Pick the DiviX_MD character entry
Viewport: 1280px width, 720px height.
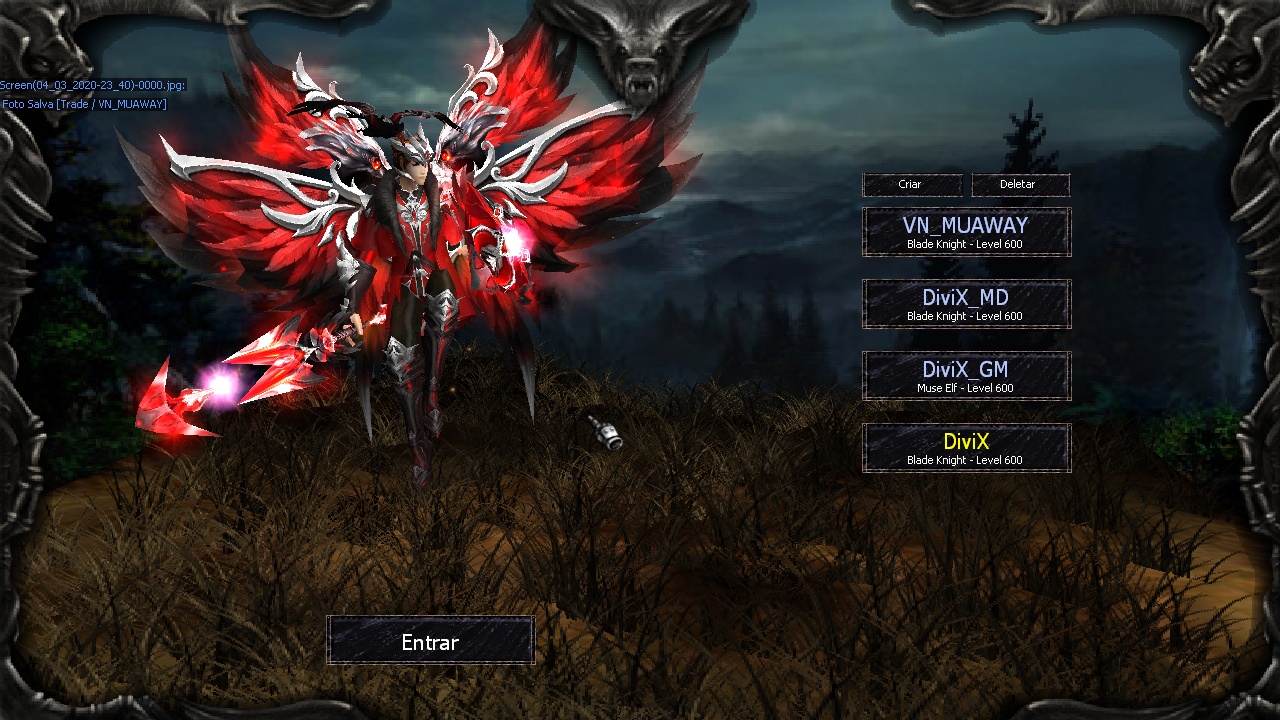966,304
